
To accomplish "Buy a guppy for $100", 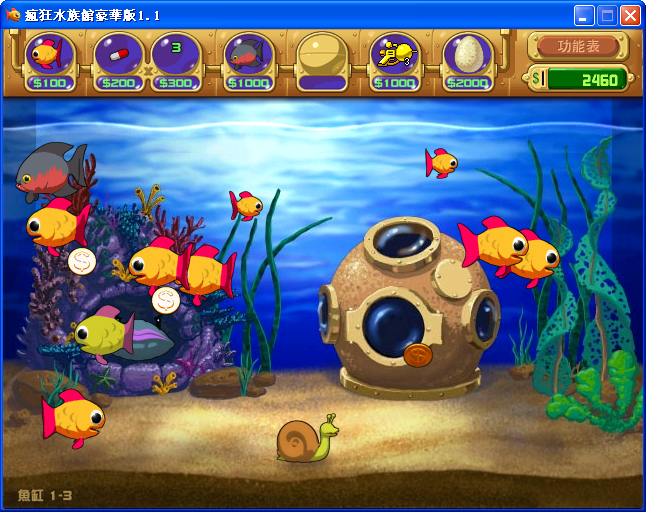I will [x=49, y=59].
